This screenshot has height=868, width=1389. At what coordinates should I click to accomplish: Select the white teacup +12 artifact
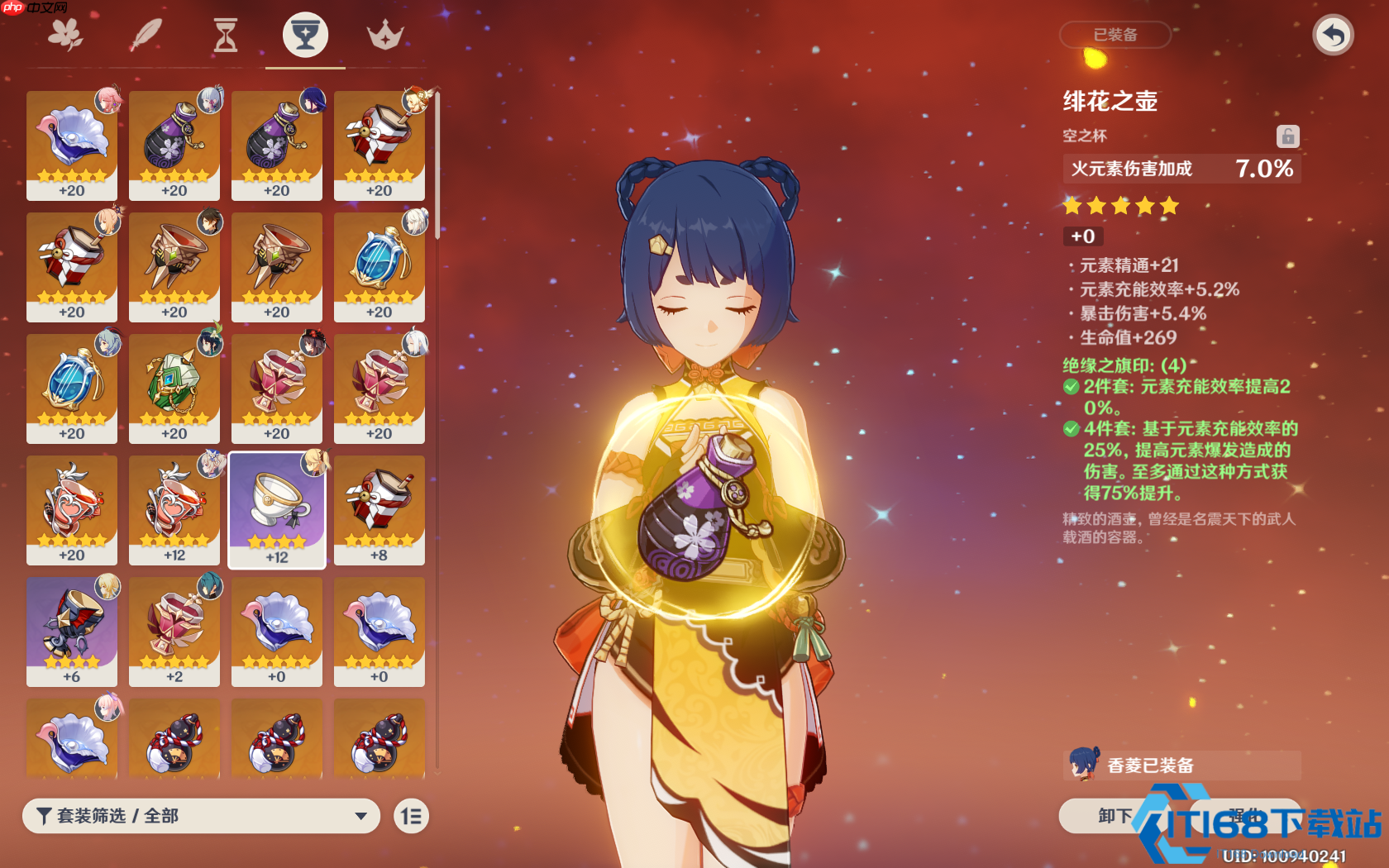pyautogui.click(x=277, y=509)
